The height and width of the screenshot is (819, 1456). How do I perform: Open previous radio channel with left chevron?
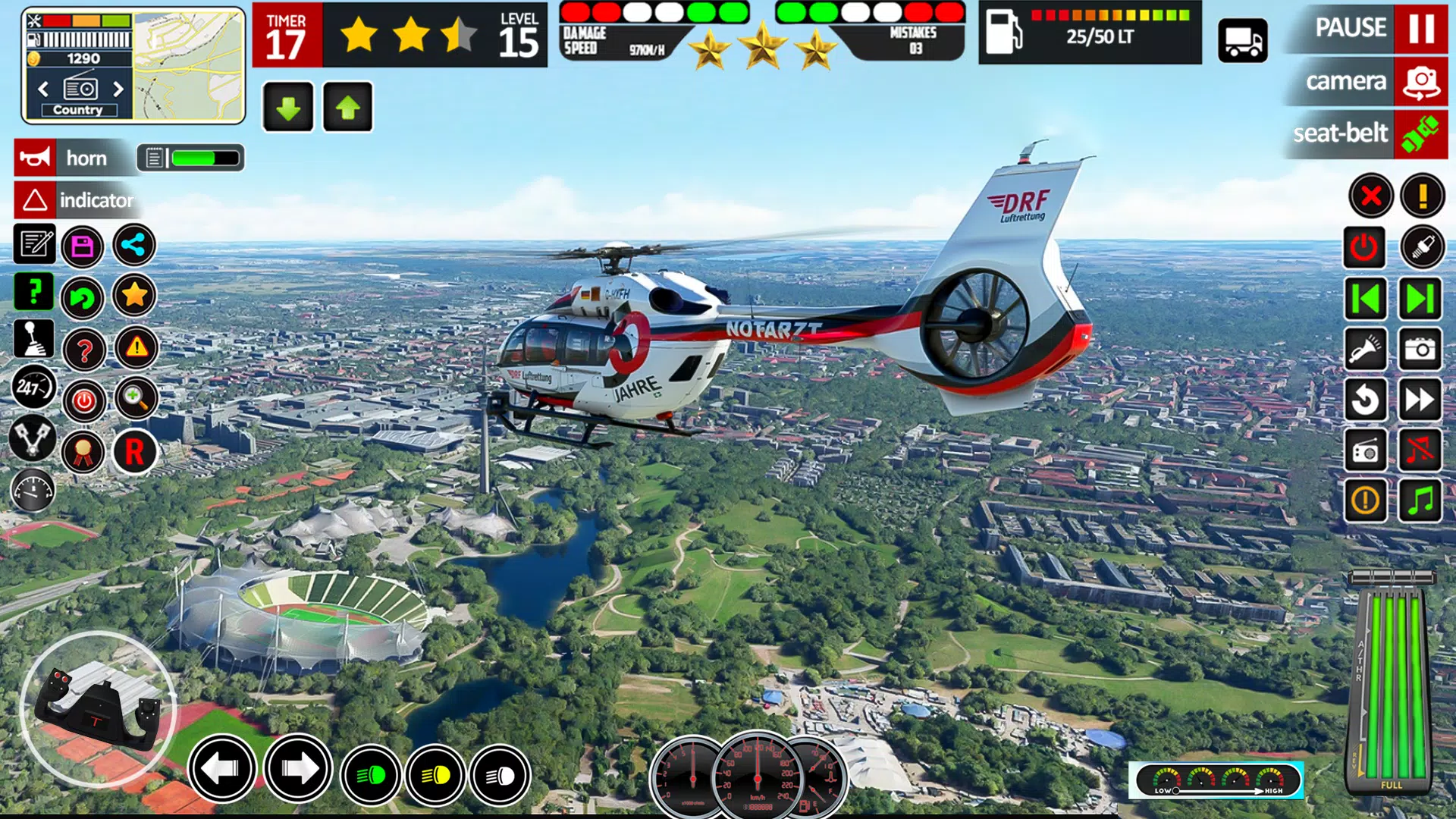44,88
